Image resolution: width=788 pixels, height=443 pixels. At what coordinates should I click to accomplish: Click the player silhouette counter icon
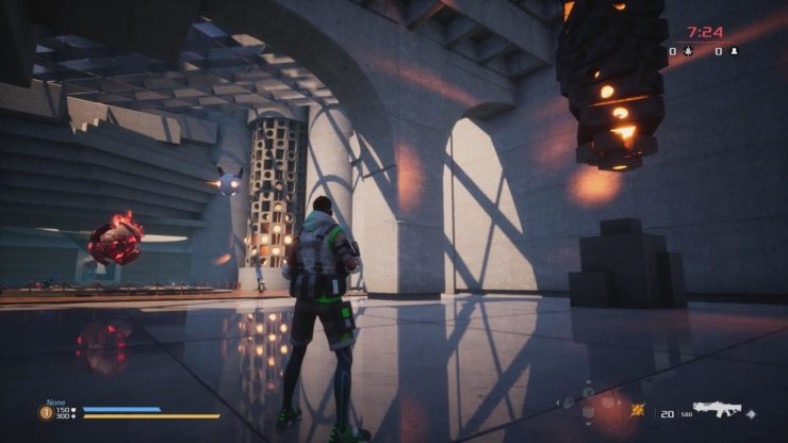coord(734,50)
